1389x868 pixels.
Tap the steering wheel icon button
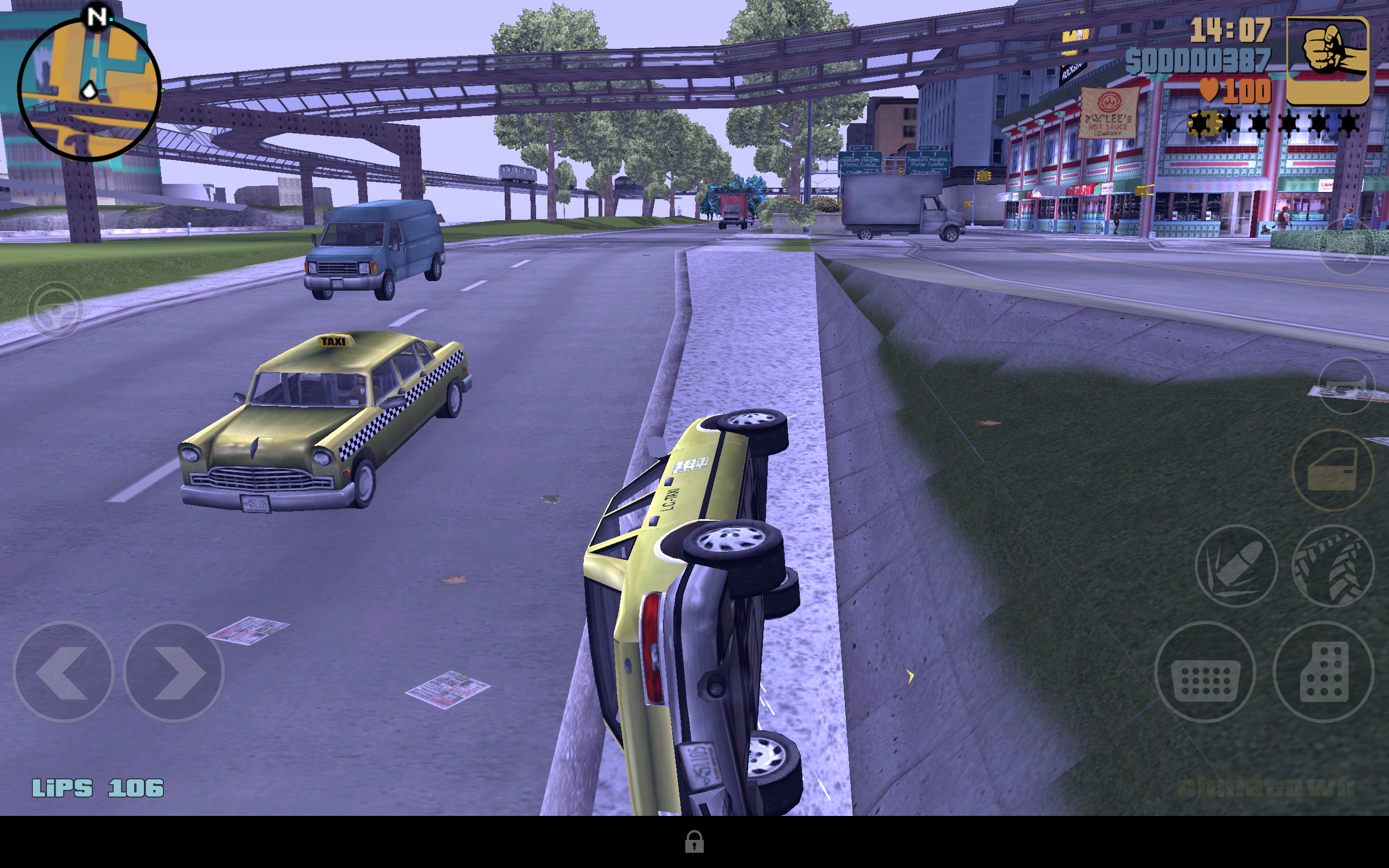pos(56,310)
